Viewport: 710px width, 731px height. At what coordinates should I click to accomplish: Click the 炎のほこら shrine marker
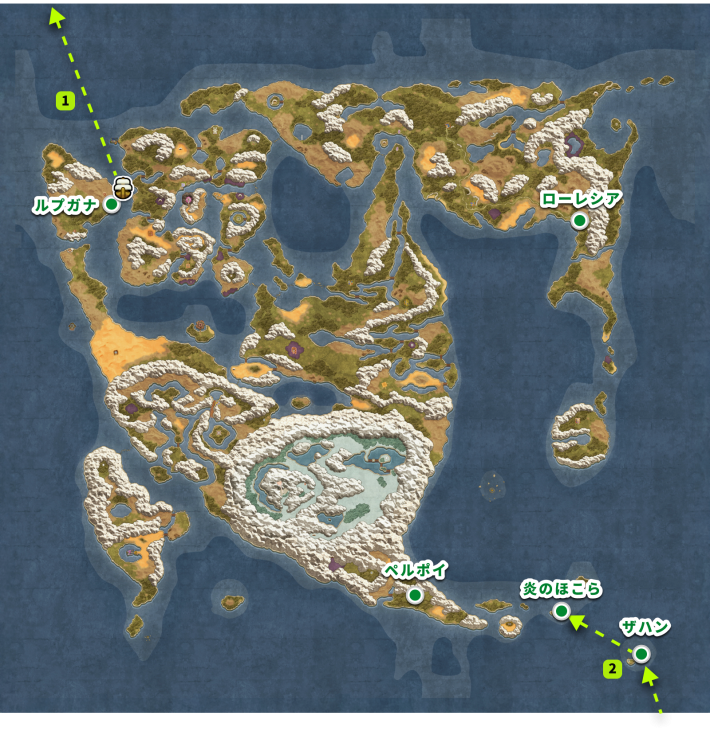[562, 611]
